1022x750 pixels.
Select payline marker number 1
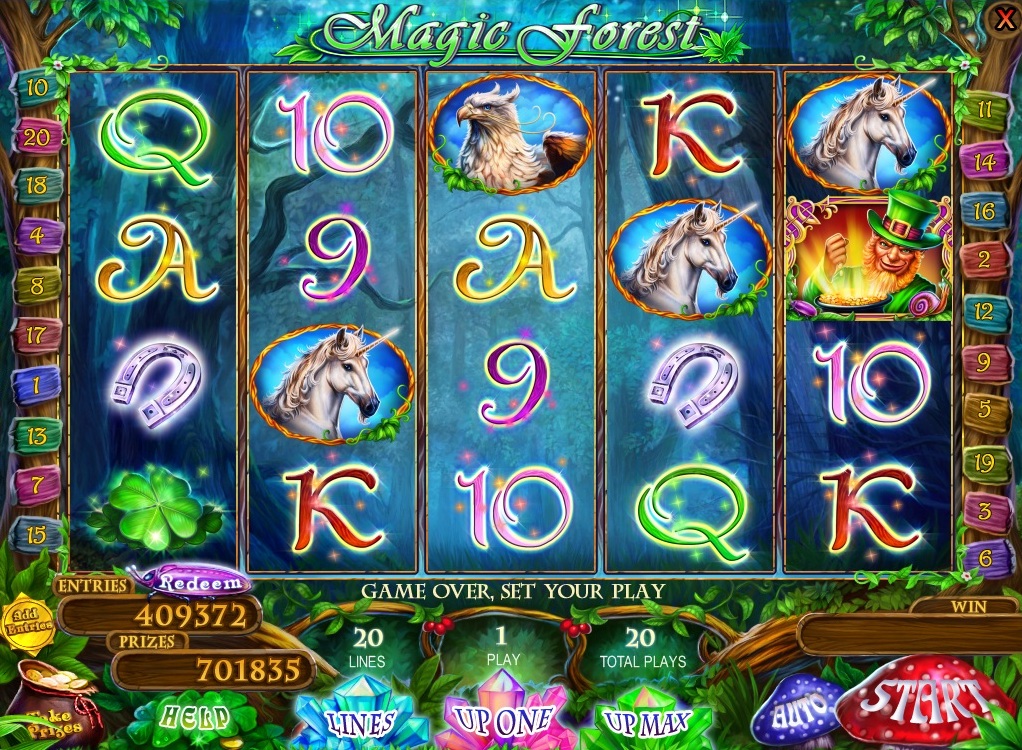(x=36, y=384)
